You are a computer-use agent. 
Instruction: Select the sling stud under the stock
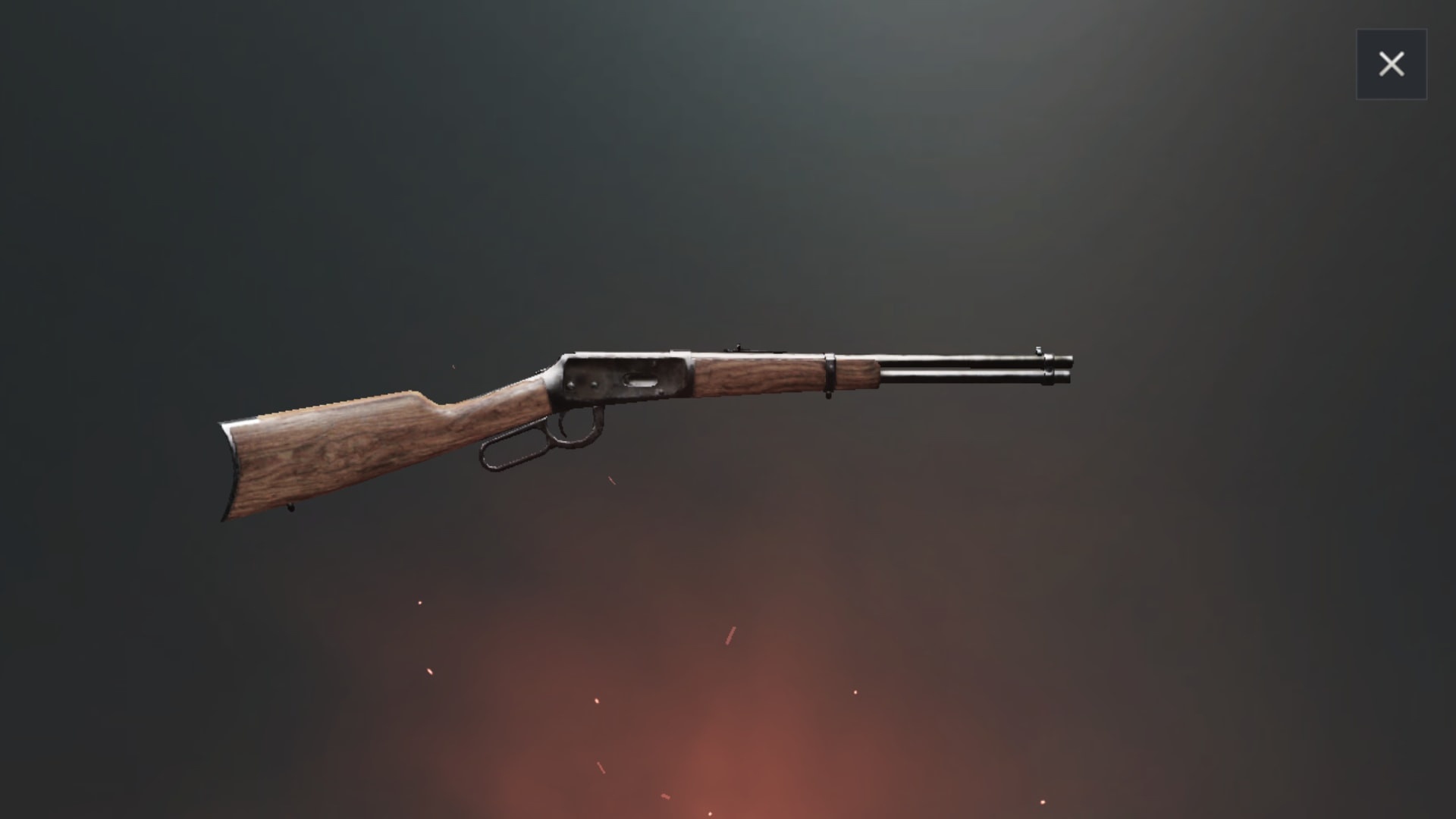point(290,508)
